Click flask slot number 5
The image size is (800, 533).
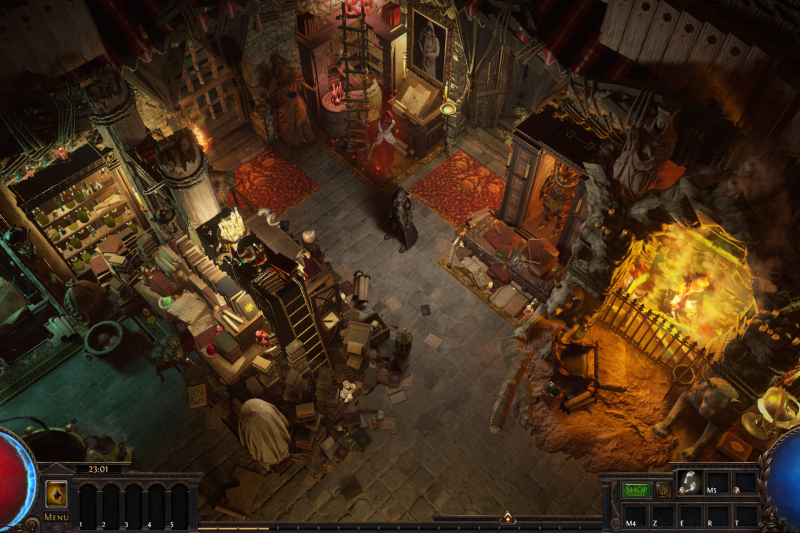point(178,505)
